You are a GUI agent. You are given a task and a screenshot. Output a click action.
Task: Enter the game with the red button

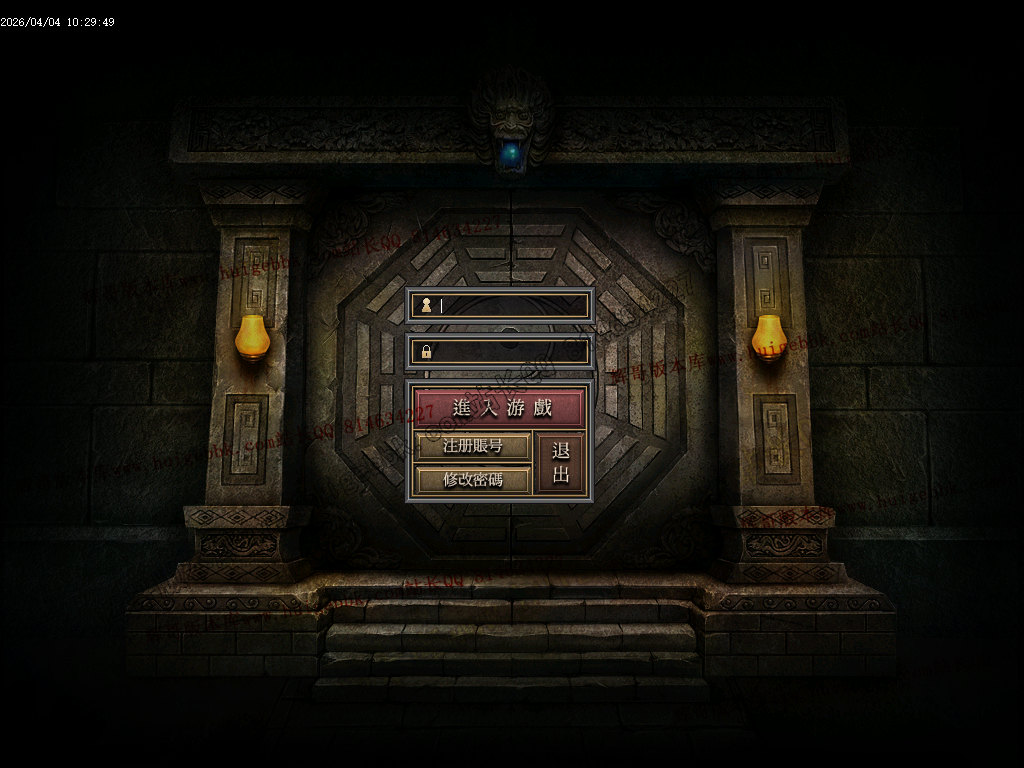[499, 408]
